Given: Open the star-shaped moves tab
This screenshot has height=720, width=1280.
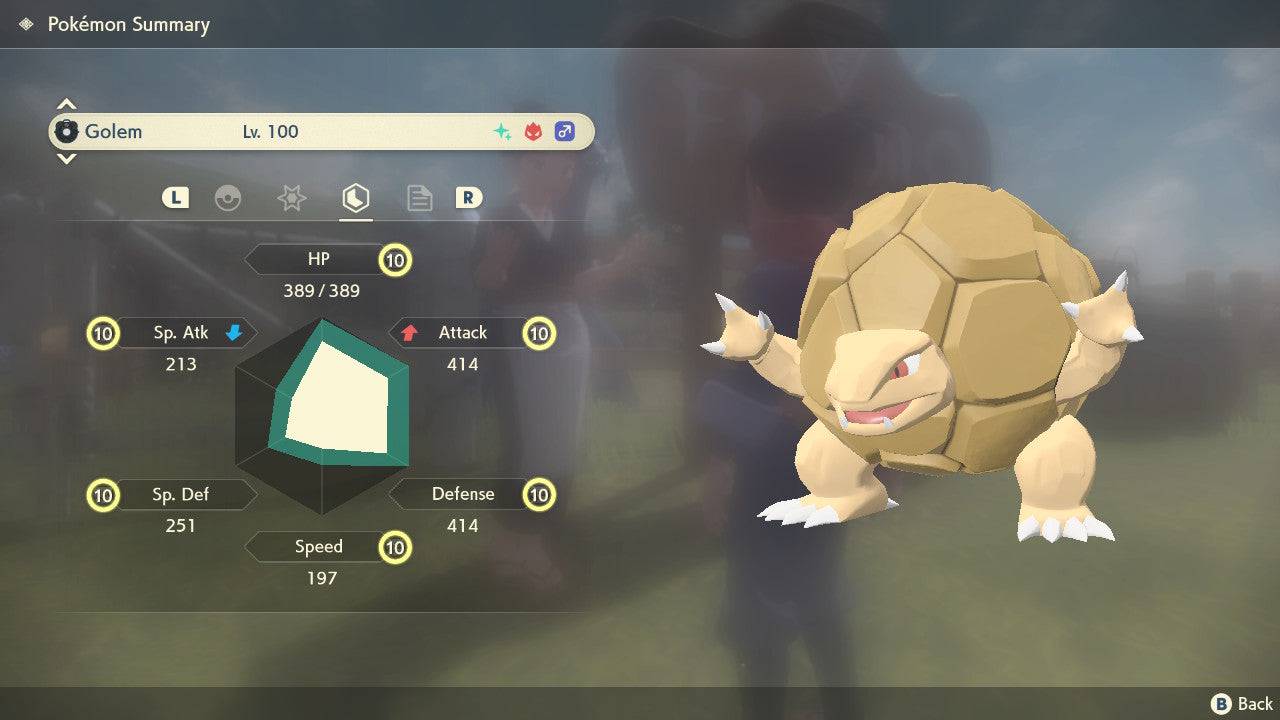Looking at the screenshot, I should point(291,197).
